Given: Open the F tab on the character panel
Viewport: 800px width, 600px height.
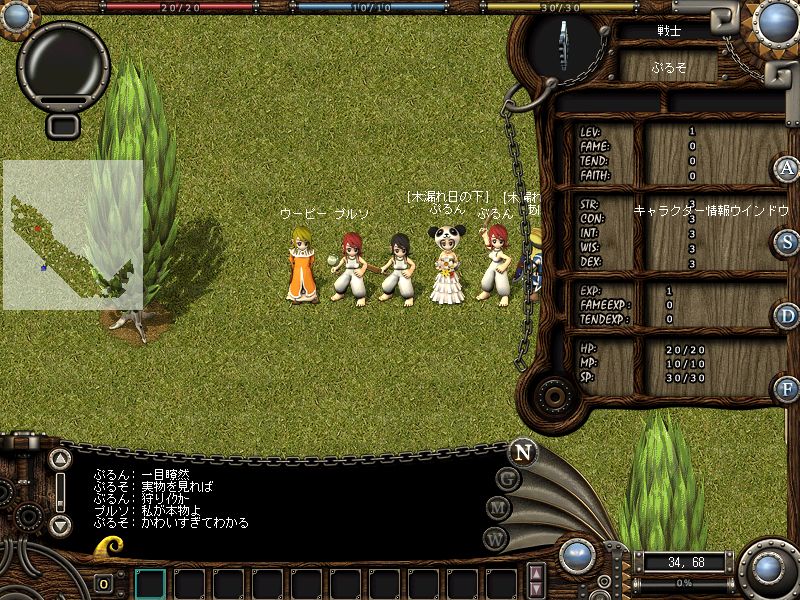Looking at the screenshot, I should pos(787,389).
